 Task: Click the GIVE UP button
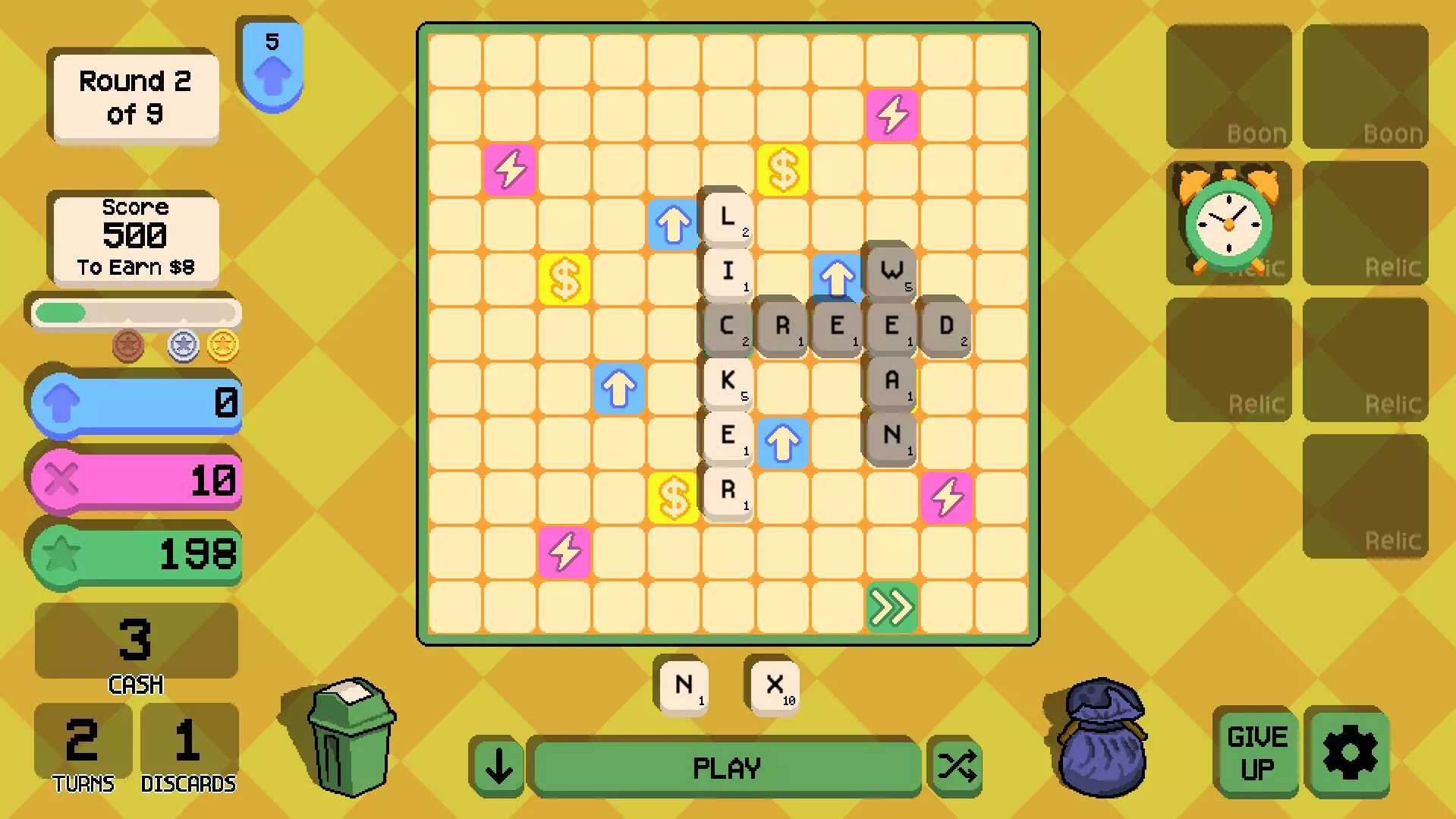1256,751
